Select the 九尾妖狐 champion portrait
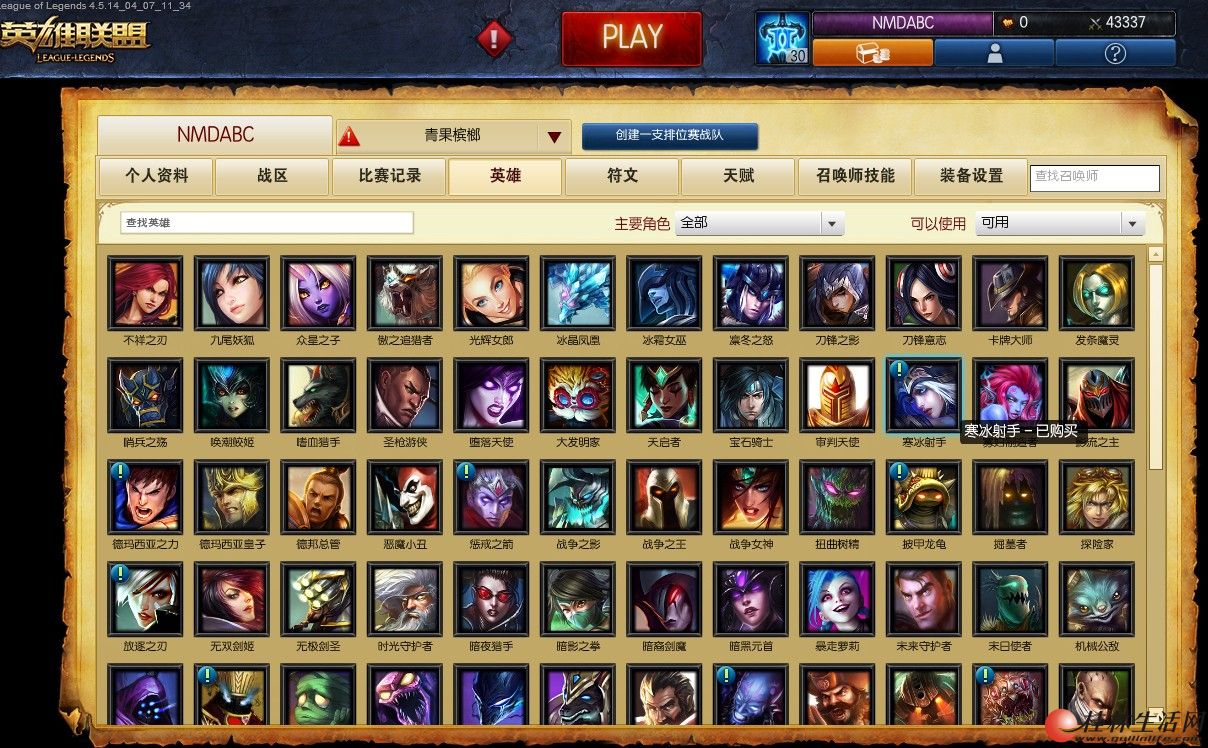 232,292
